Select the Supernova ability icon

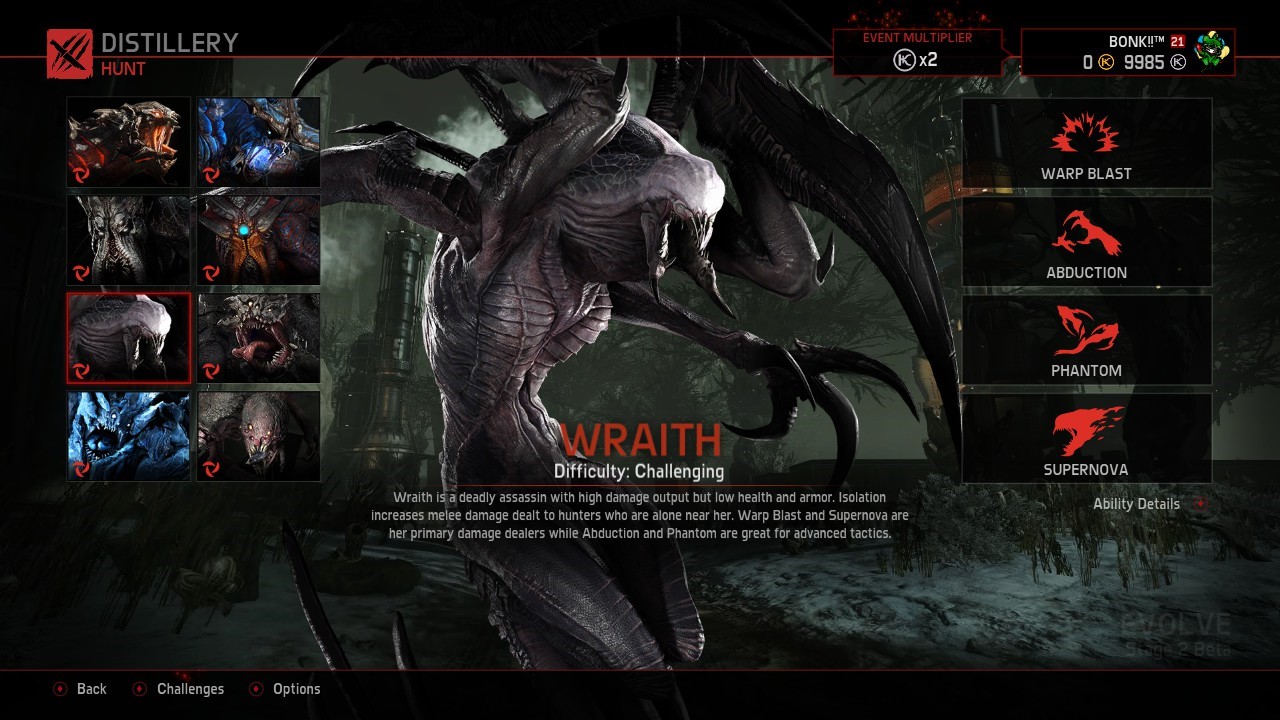(1086, 430)
